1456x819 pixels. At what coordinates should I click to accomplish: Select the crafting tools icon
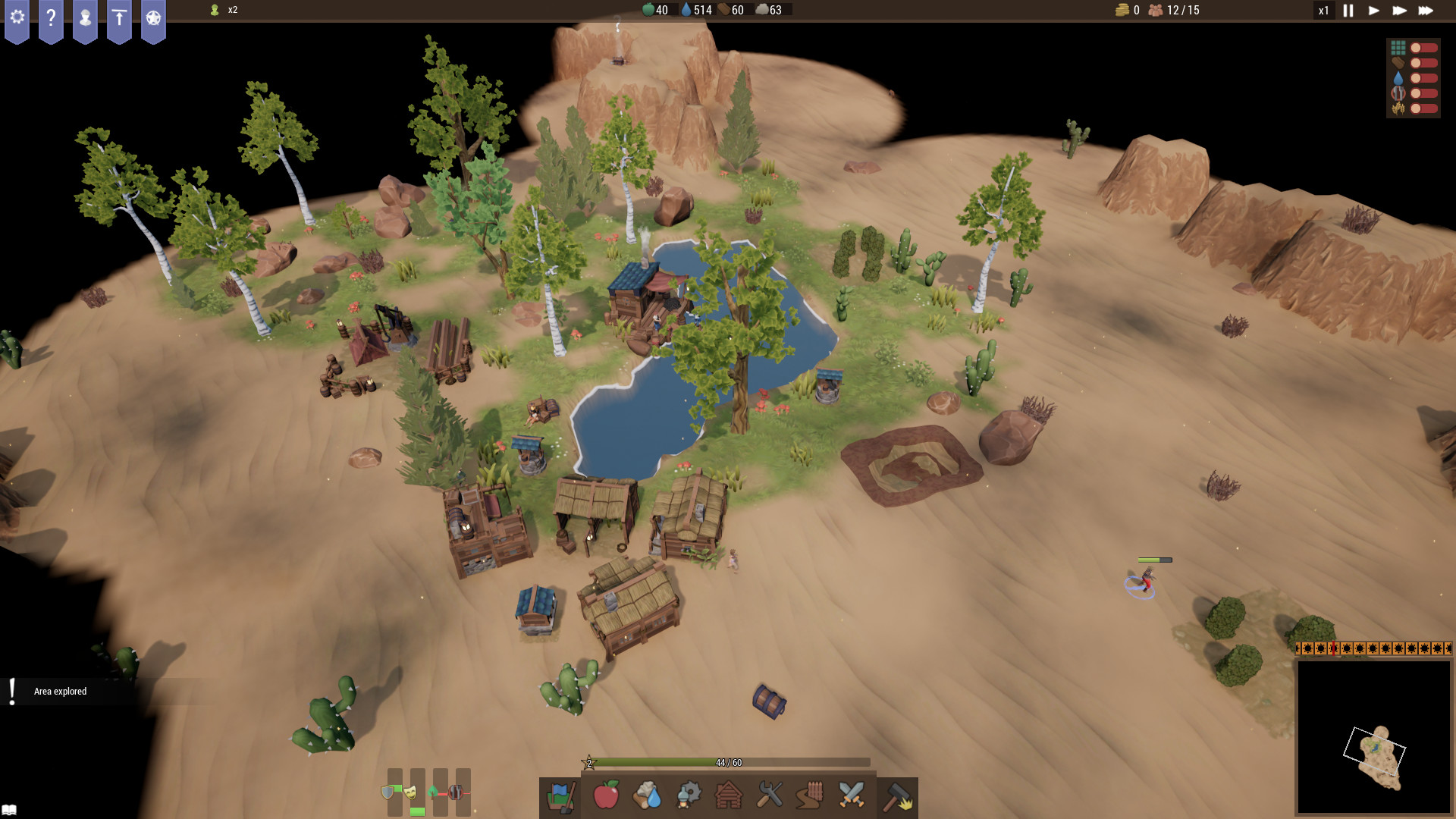tap(770, 796)
